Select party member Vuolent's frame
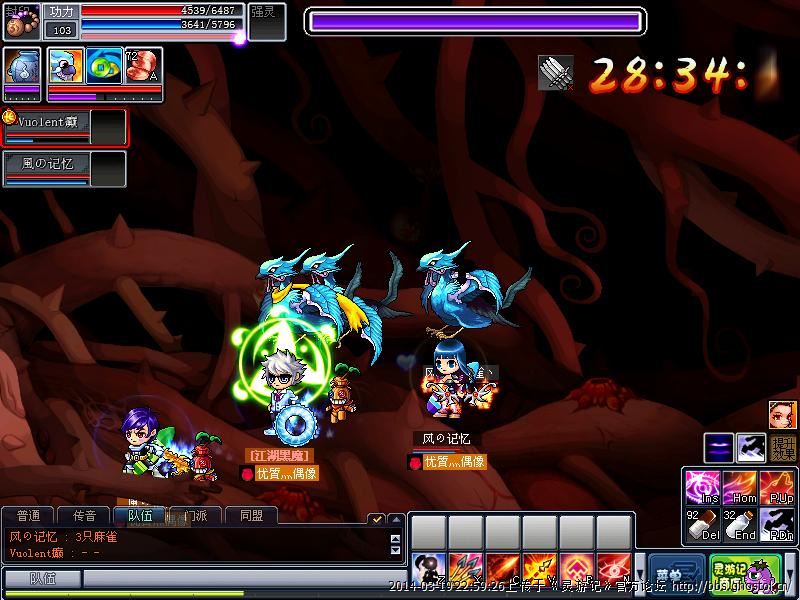Viewport: 800px width, 600px height. (65, 127)
